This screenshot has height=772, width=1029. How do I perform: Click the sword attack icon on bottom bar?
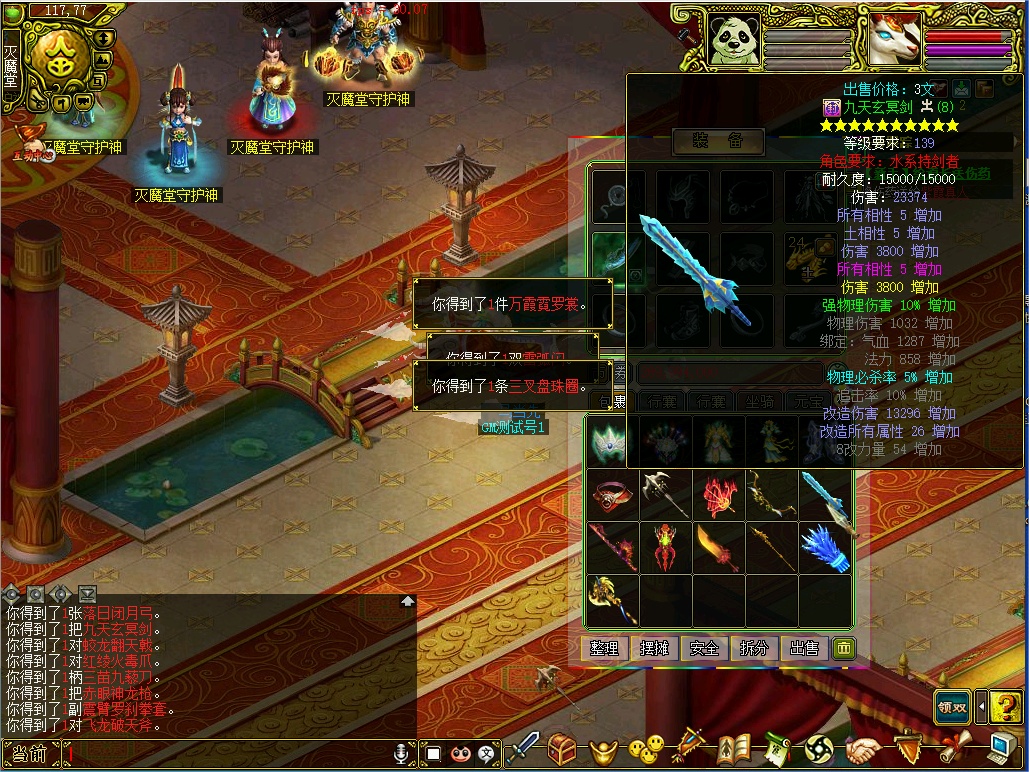point(522,748)
